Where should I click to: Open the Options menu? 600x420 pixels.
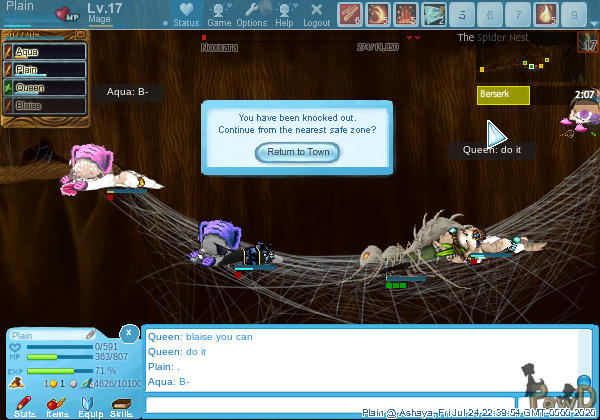251,14
